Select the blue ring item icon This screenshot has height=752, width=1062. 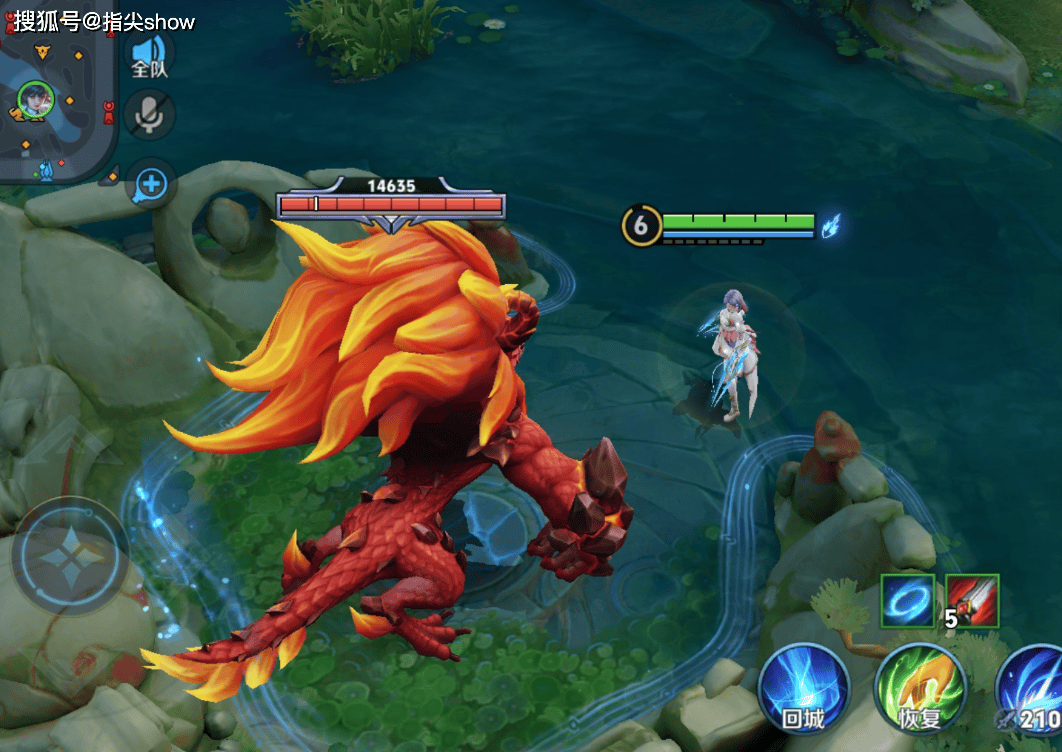tap(908, 601)
